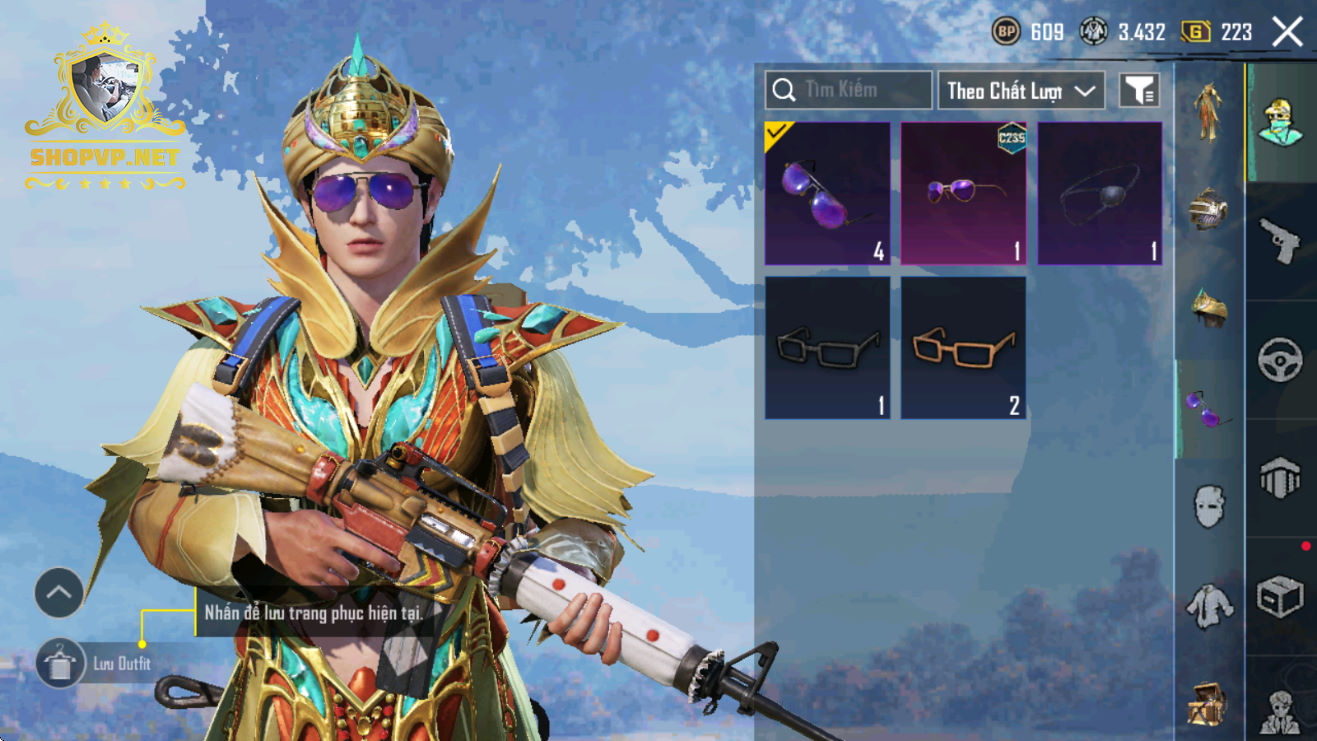The width and height of the screenshot is (1317, 741).
Task: Open the face mask category
Action: pos(1209,505)
